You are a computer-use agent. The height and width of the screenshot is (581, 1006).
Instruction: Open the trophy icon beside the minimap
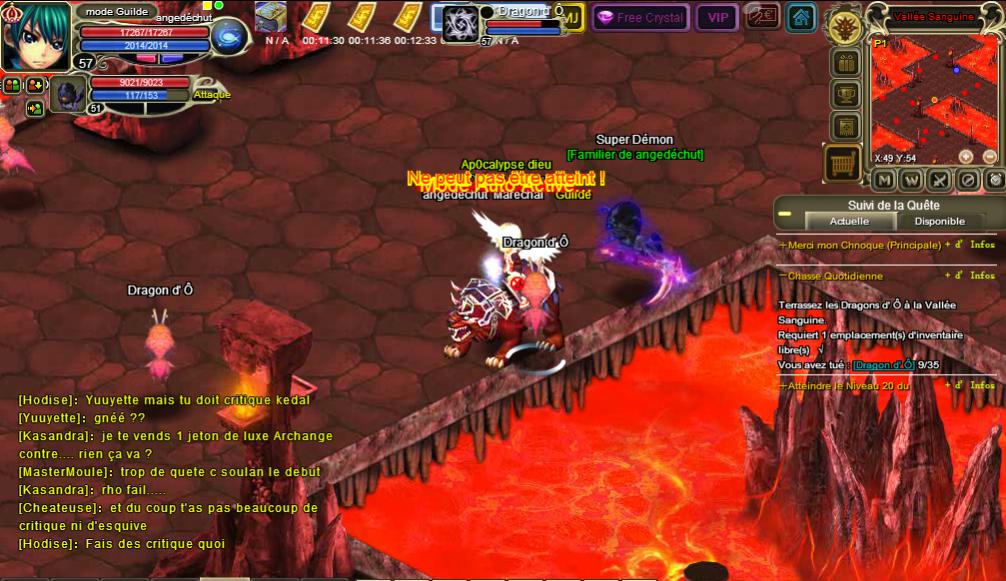click(846, 94)
